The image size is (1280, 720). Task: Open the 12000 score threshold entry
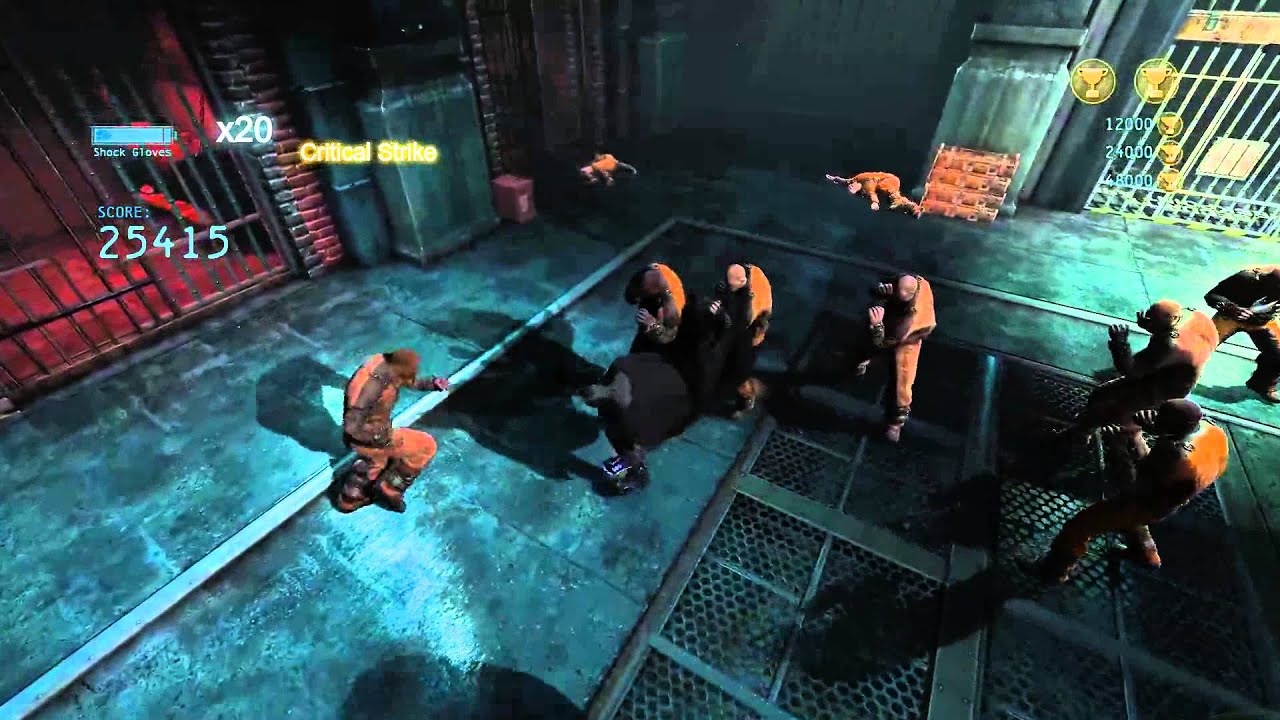(x=1129, y=126)
